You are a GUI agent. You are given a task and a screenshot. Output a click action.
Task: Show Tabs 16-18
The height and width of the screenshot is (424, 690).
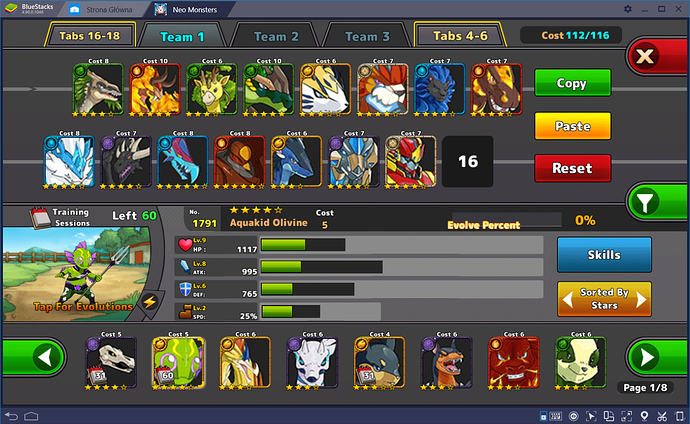[x=89, y=36]
